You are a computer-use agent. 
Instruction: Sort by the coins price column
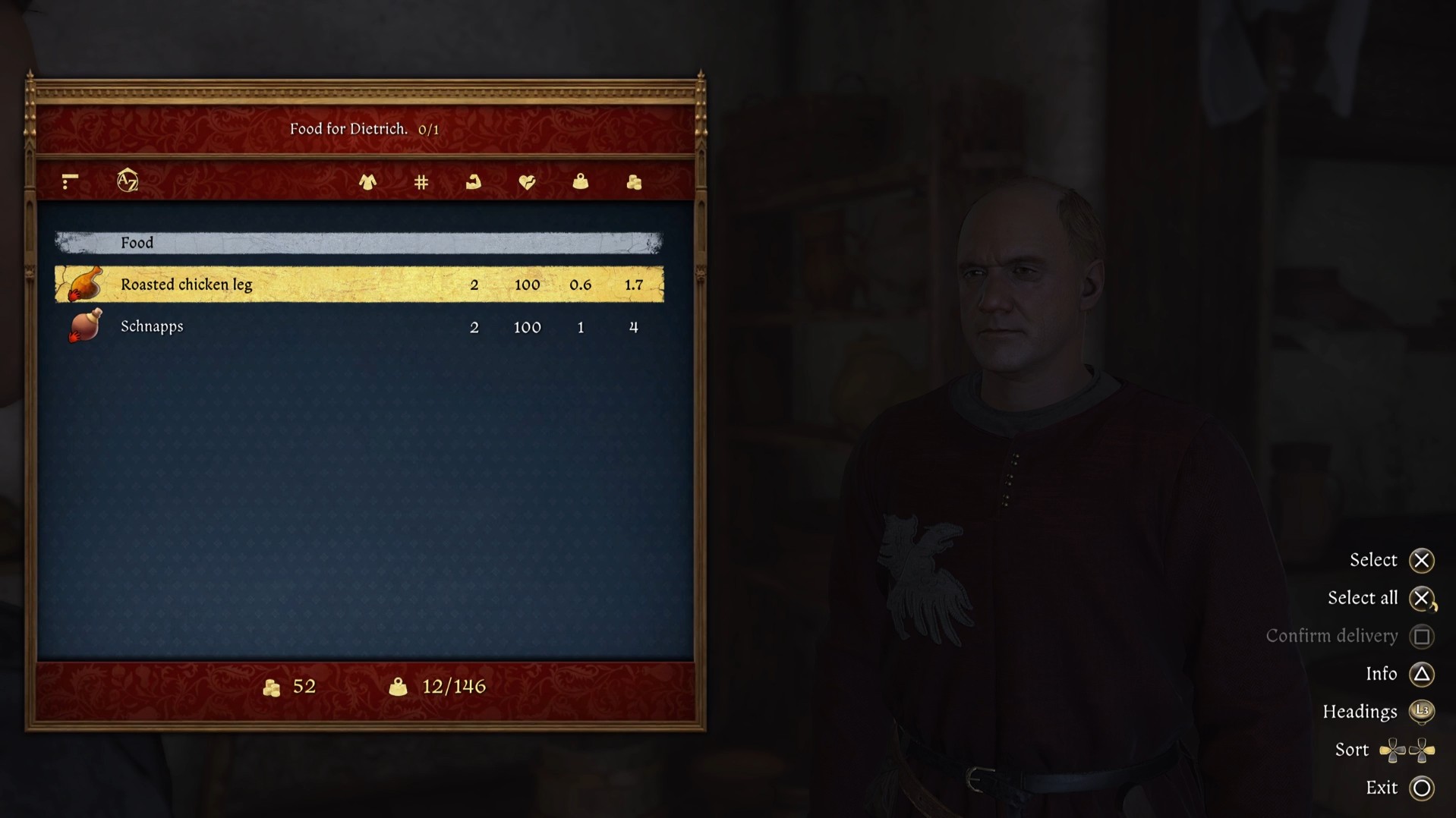(634, 182)
